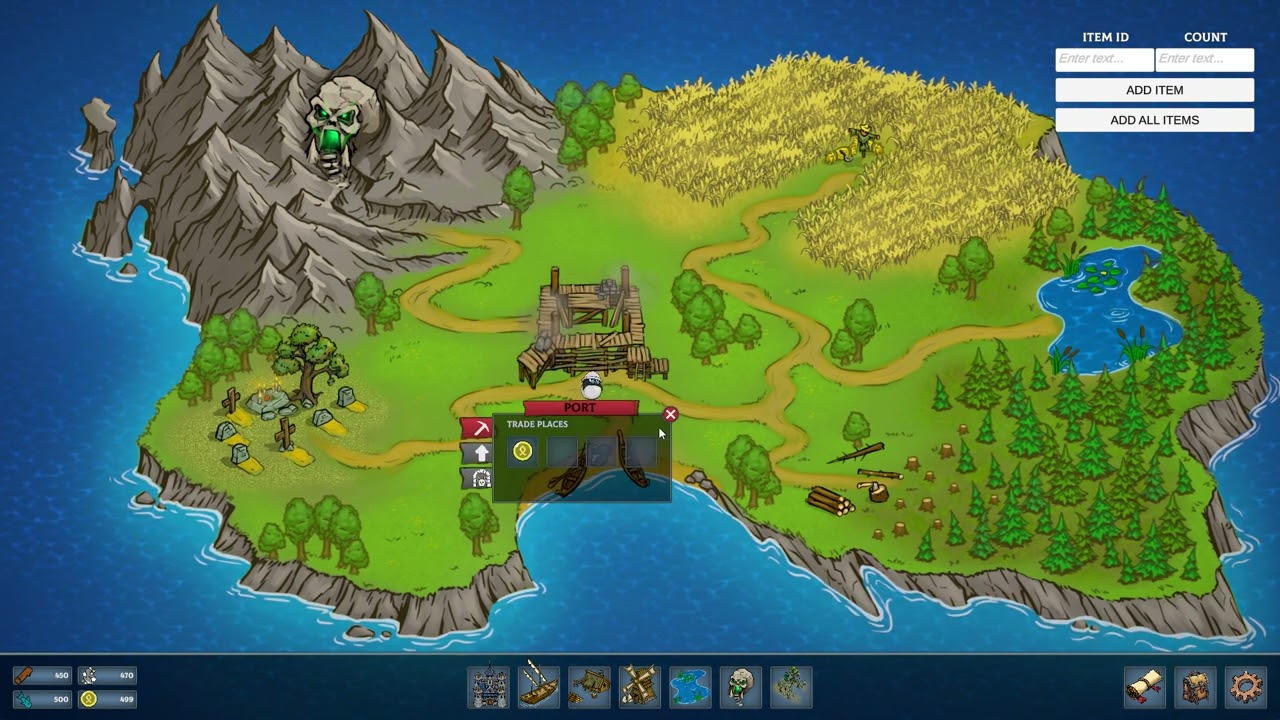Open the scroll menu
The height and width of the screenshot is (720, 1280).
pos(1145,687)
